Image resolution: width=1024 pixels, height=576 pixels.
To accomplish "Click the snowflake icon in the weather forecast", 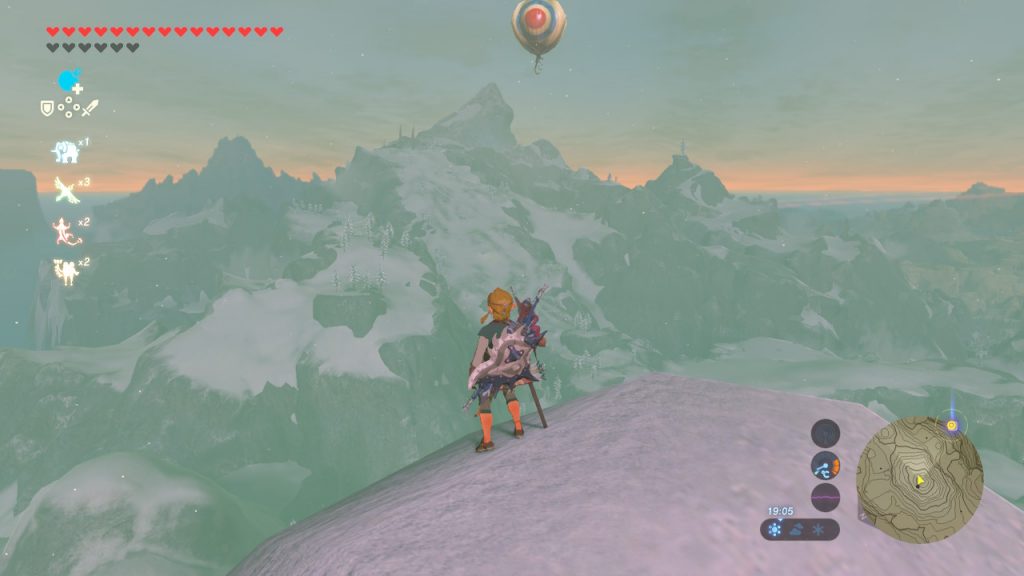I will [x=819, y=529].
